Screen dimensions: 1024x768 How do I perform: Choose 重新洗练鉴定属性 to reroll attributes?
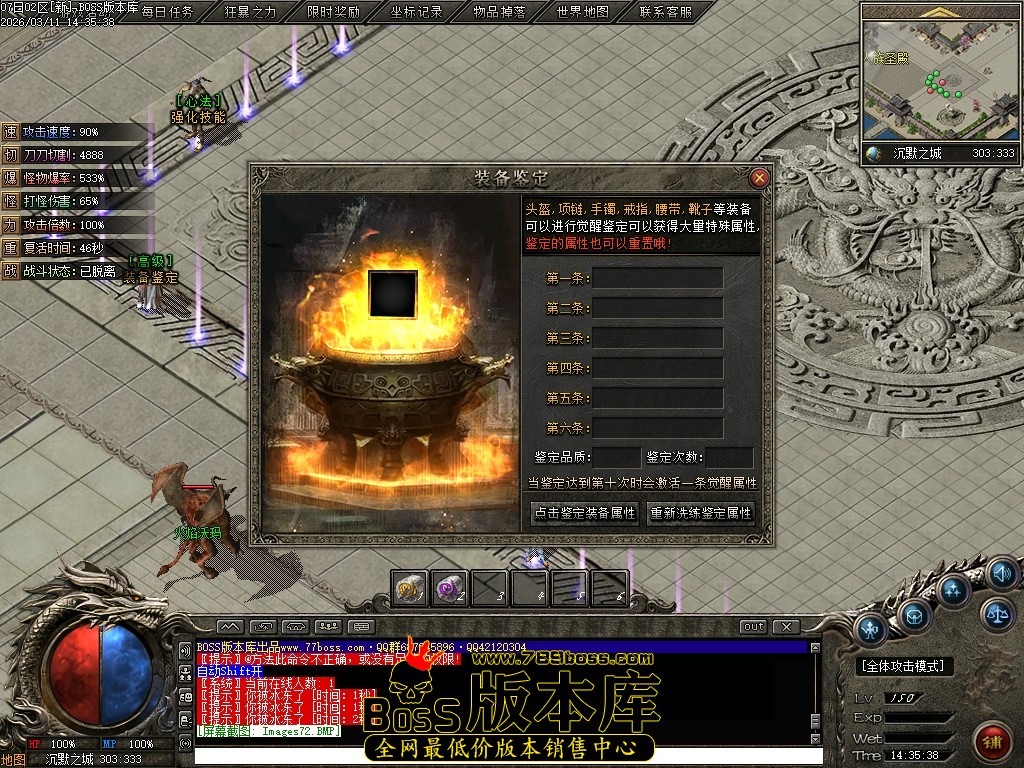click(700, 513)
